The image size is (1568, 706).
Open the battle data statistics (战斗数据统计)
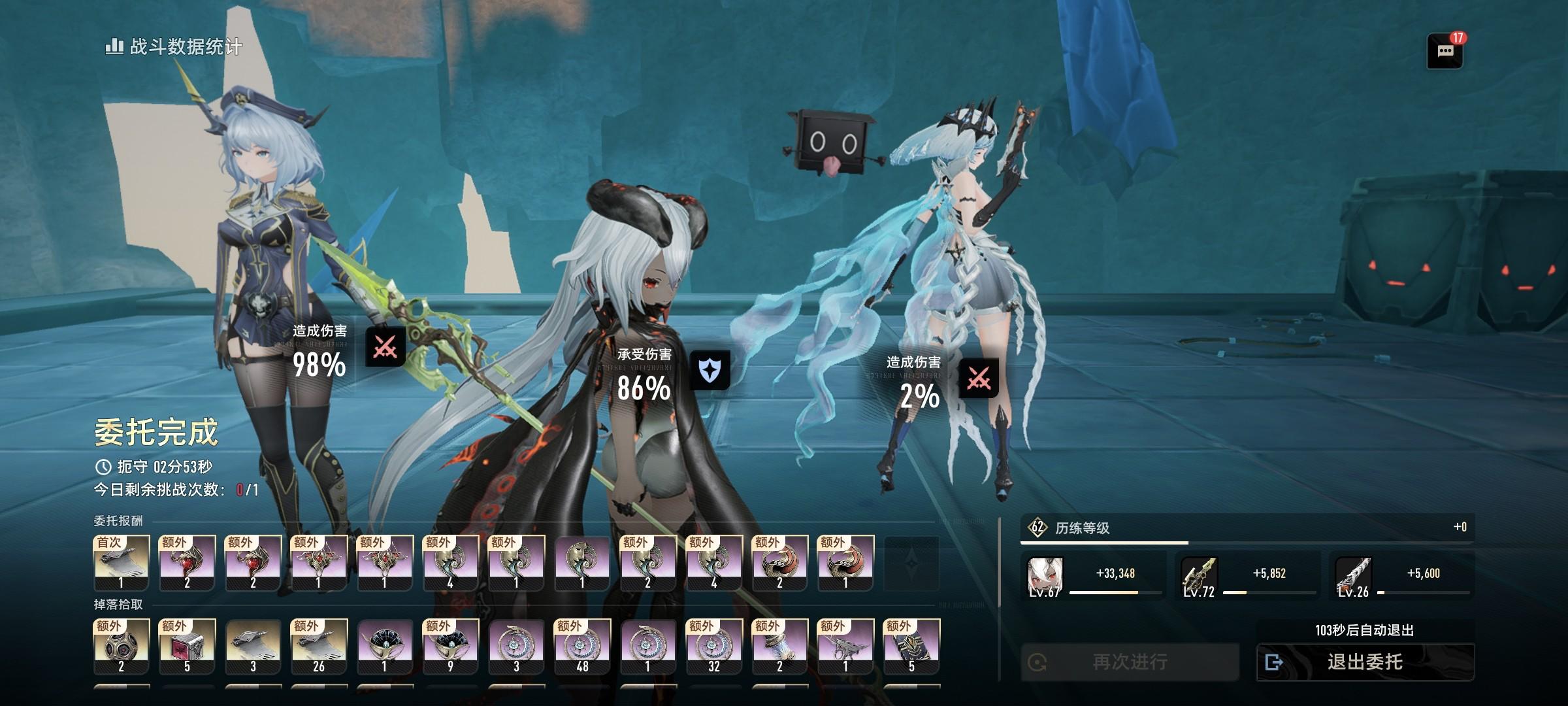click(174, 46)
